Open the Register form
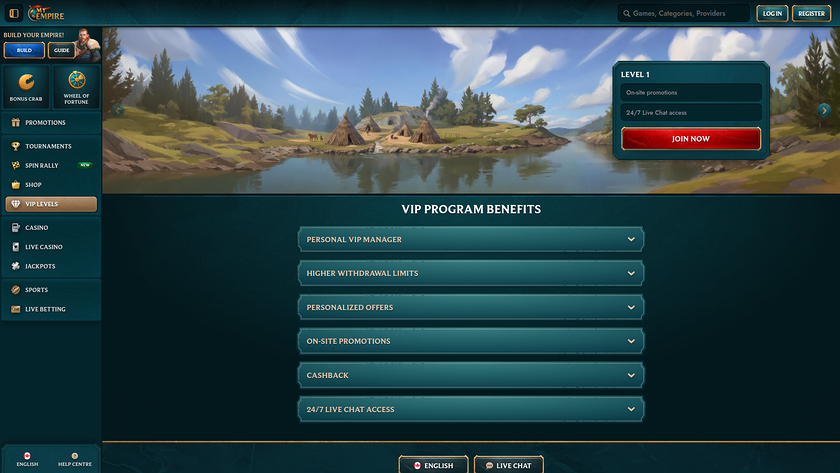 pos(810,13)
